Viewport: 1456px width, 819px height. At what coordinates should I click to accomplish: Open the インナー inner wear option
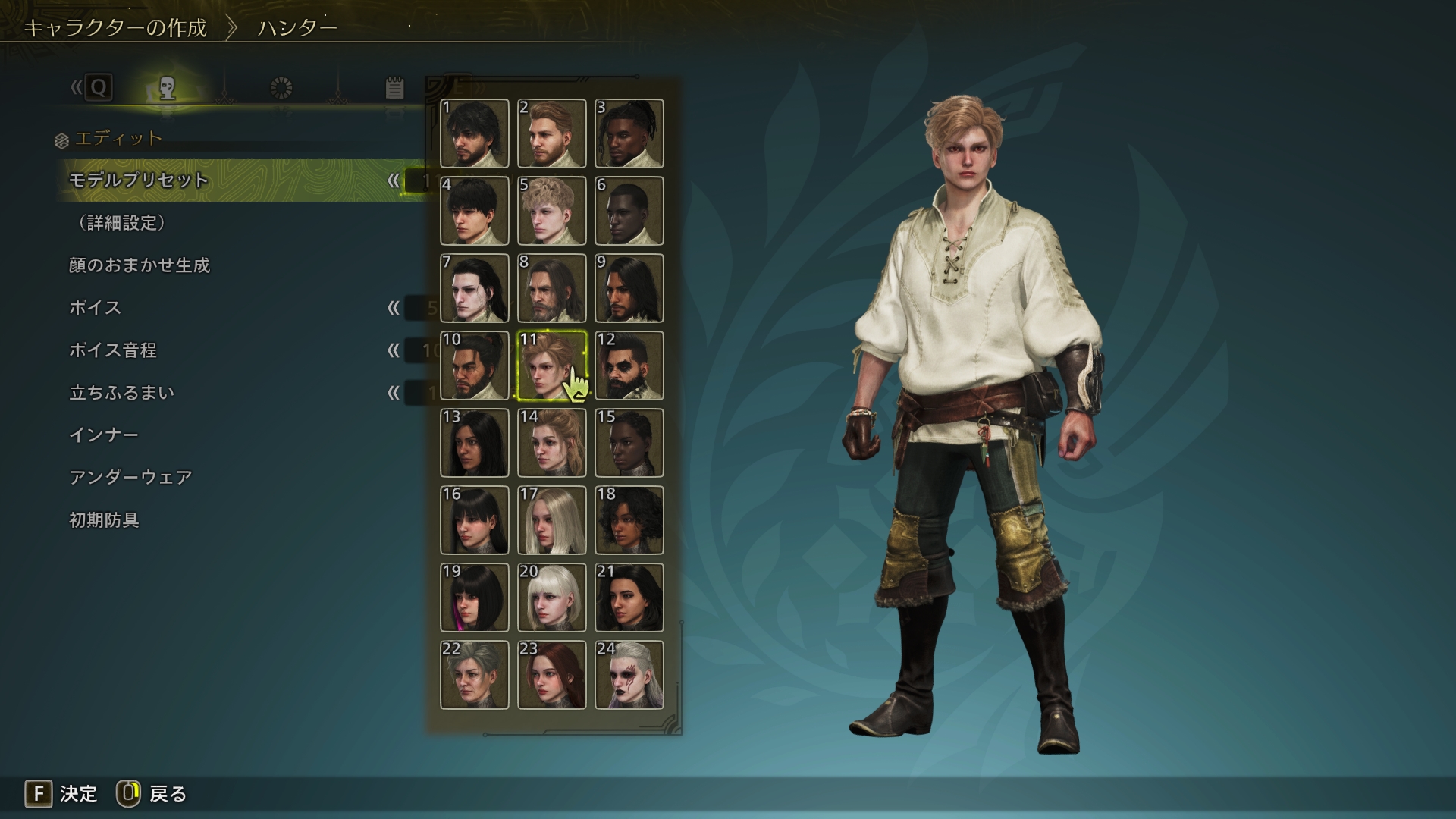[104, 435]
